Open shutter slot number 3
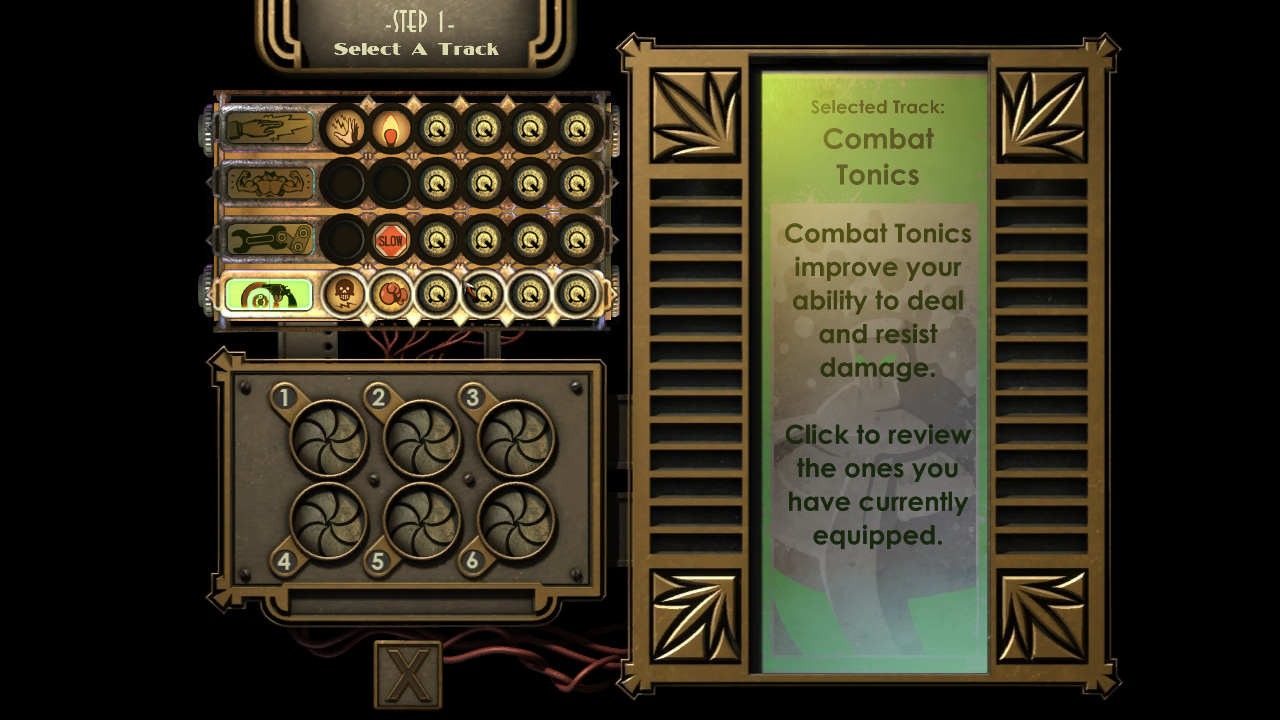 (516, 438)
